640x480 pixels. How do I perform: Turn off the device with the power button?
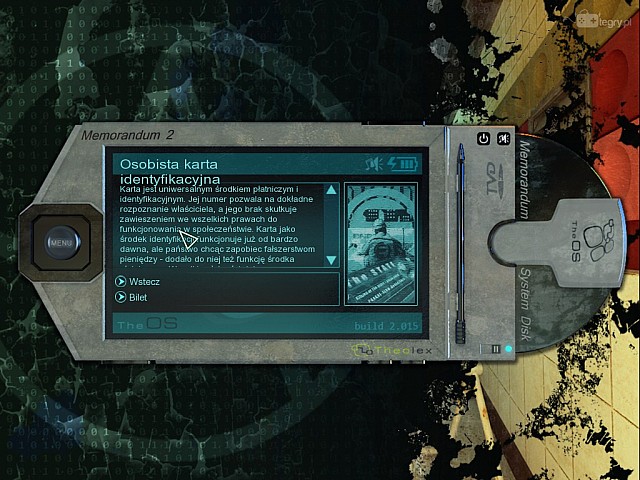[483, 139]
